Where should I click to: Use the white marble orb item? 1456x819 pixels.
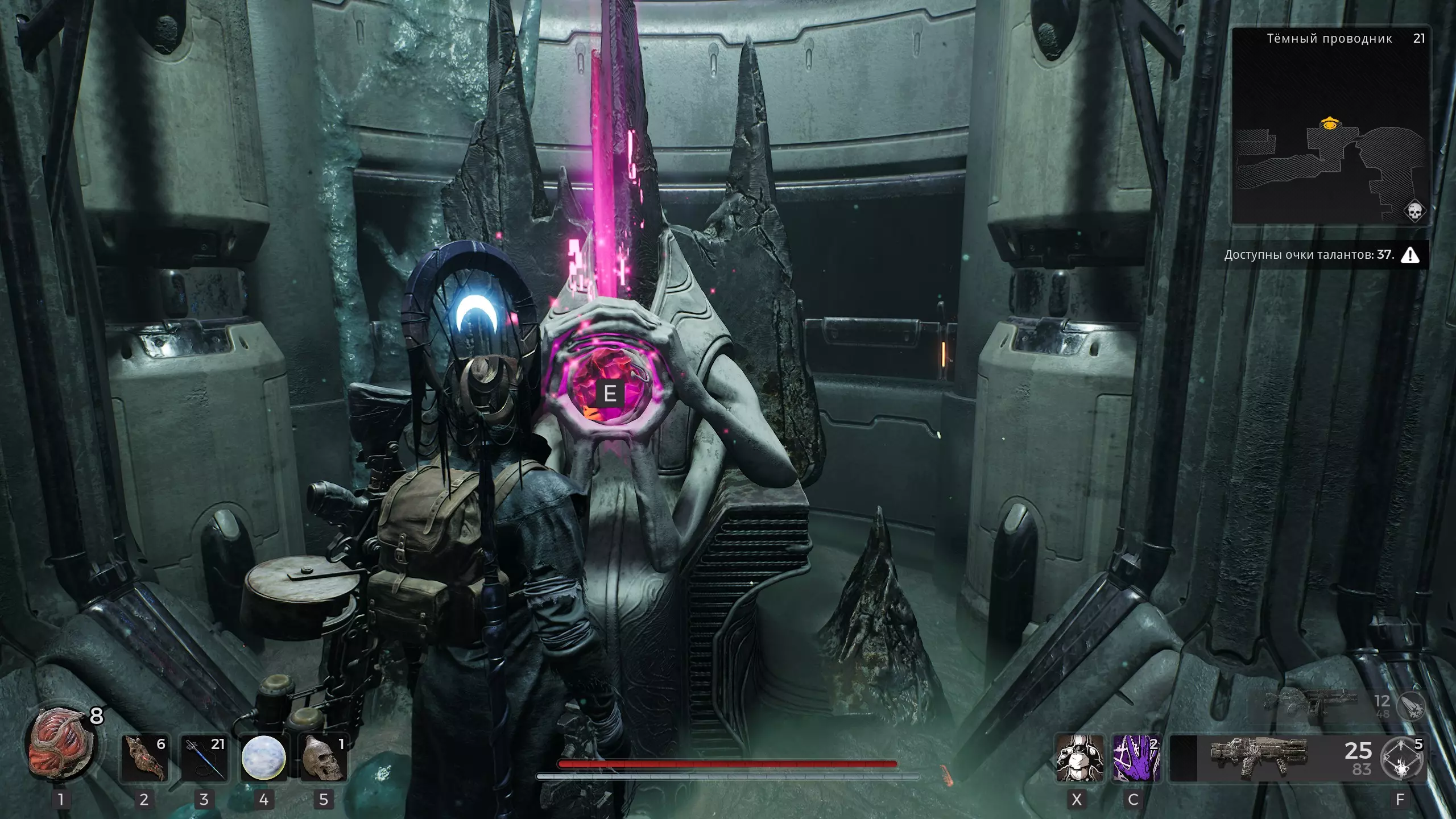[263, 758]
